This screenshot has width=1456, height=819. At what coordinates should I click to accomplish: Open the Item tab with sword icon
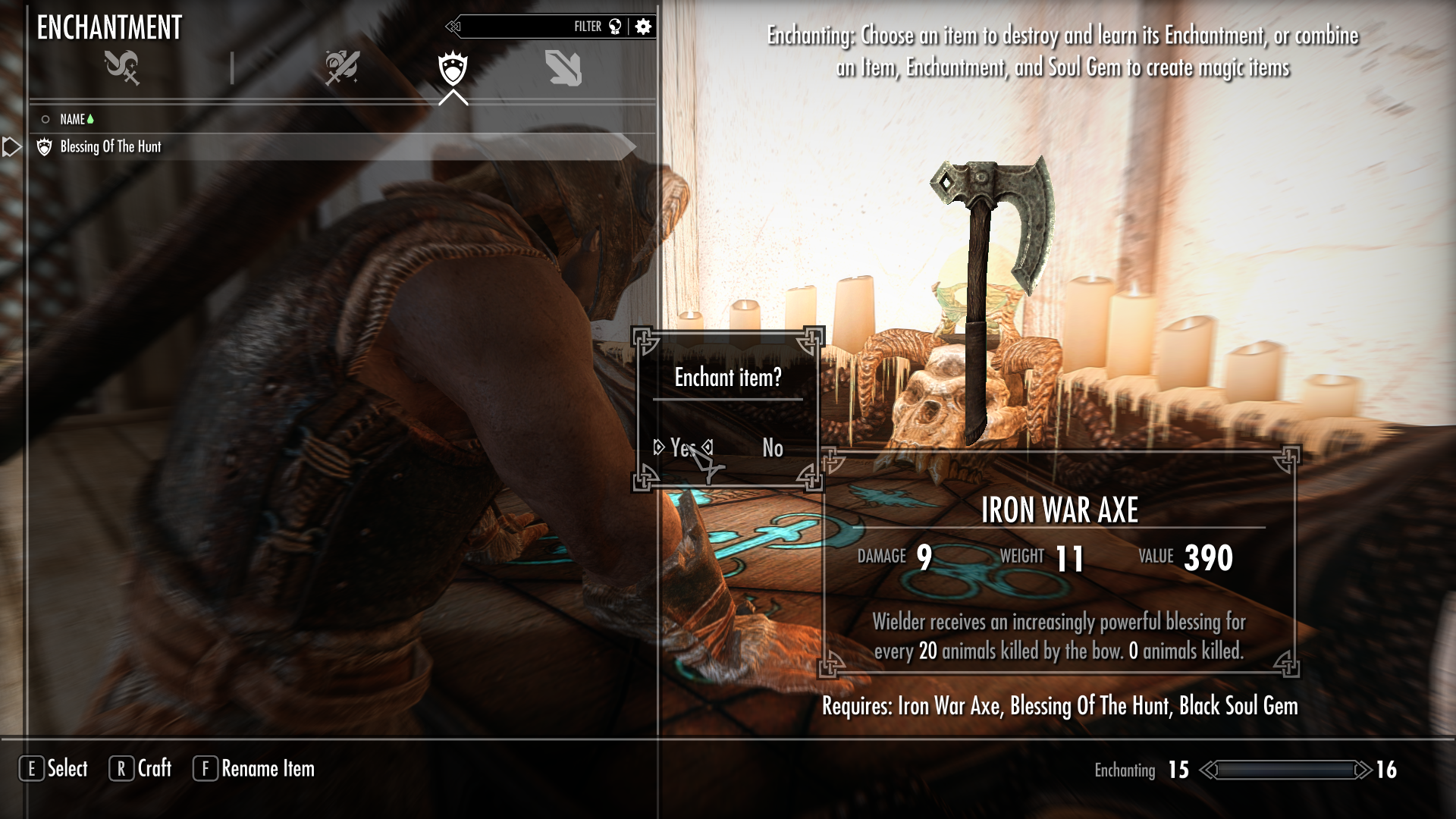pos(342,67)
